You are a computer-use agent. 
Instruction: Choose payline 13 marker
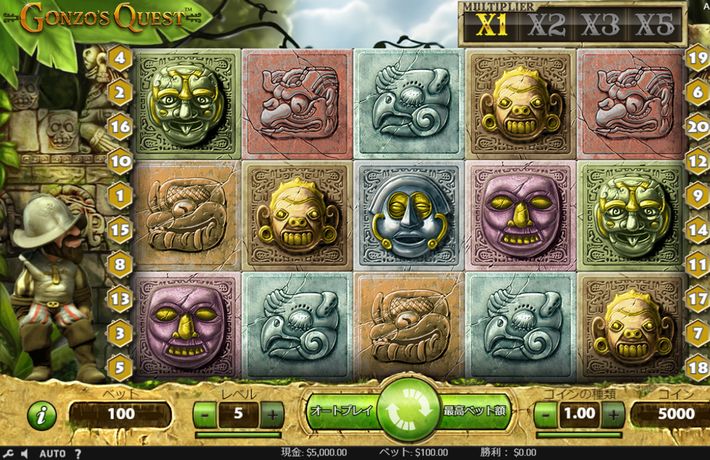(x=121, y=297)
